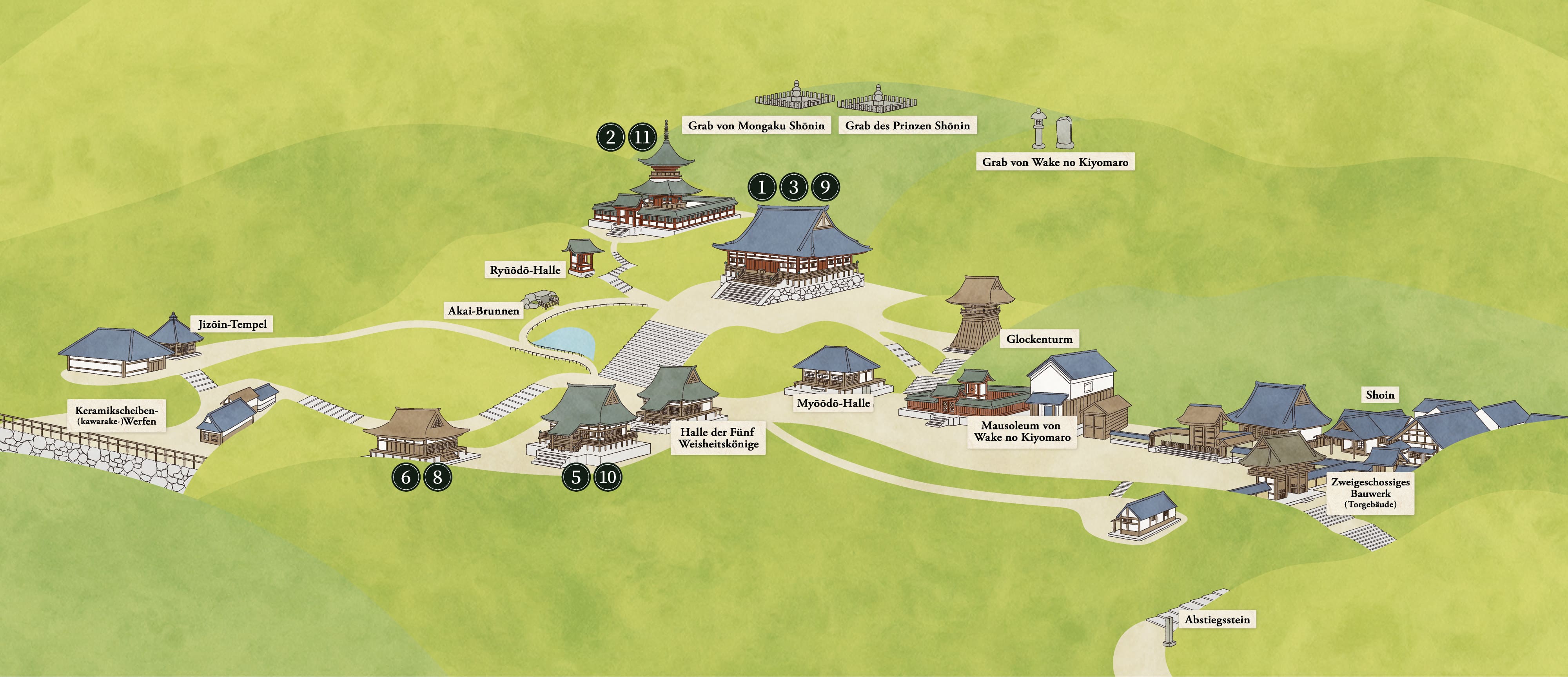Select map marker number 2

[x=610, y=137]
